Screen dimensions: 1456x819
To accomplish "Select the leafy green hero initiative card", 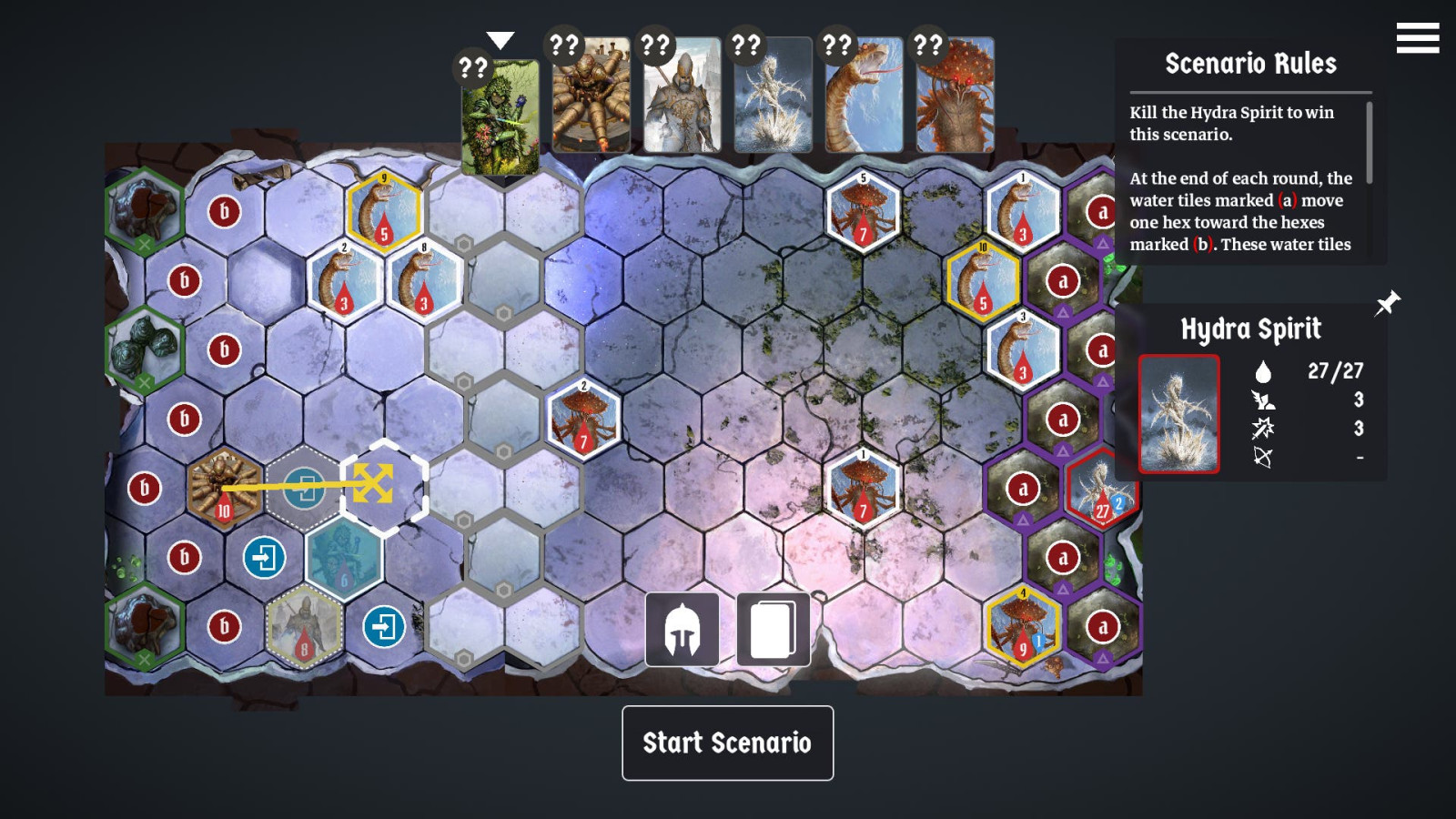I will (x=500, y=116).
